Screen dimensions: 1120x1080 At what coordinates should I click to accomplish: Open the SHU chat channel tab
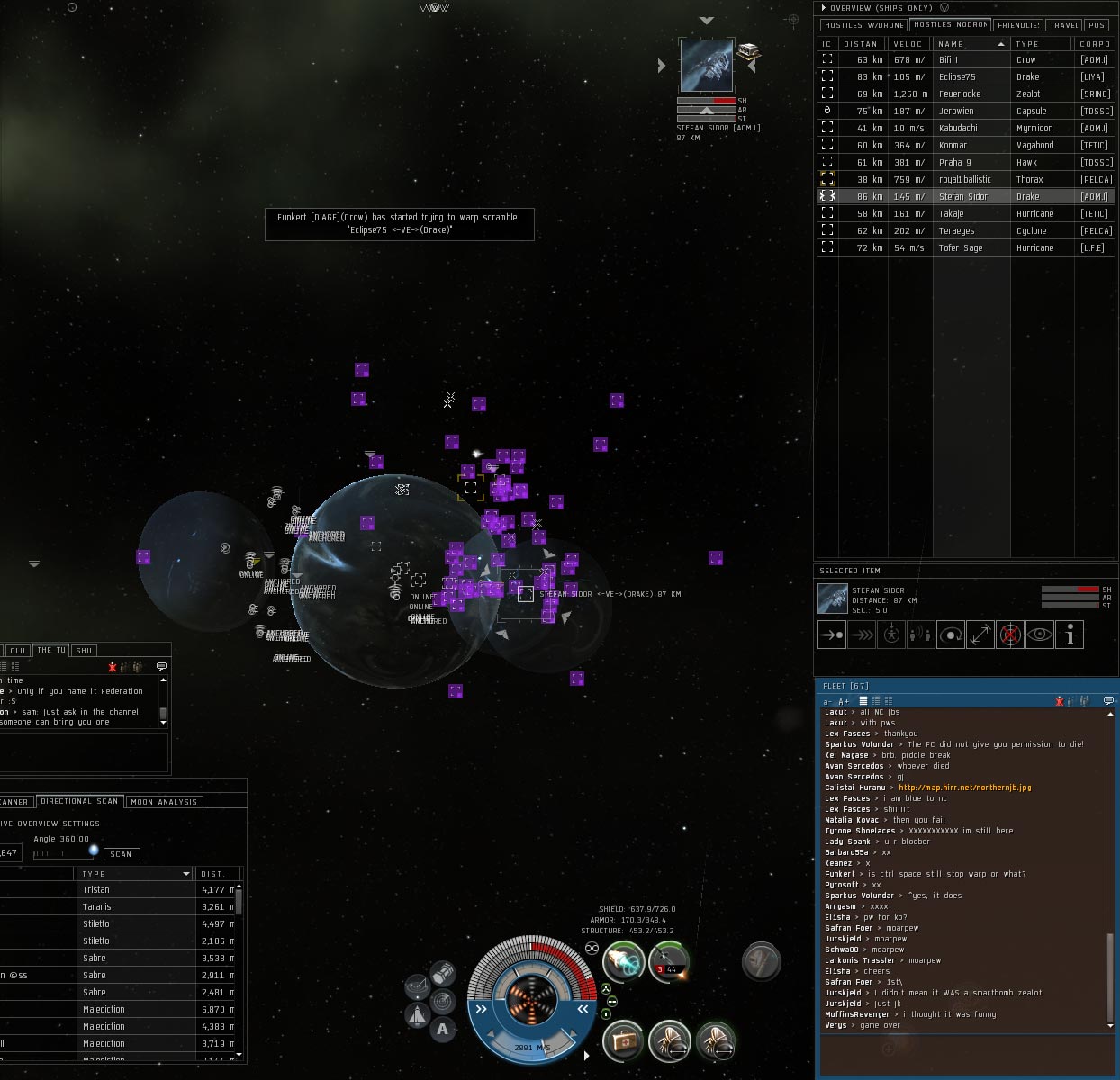pos(84,650)
